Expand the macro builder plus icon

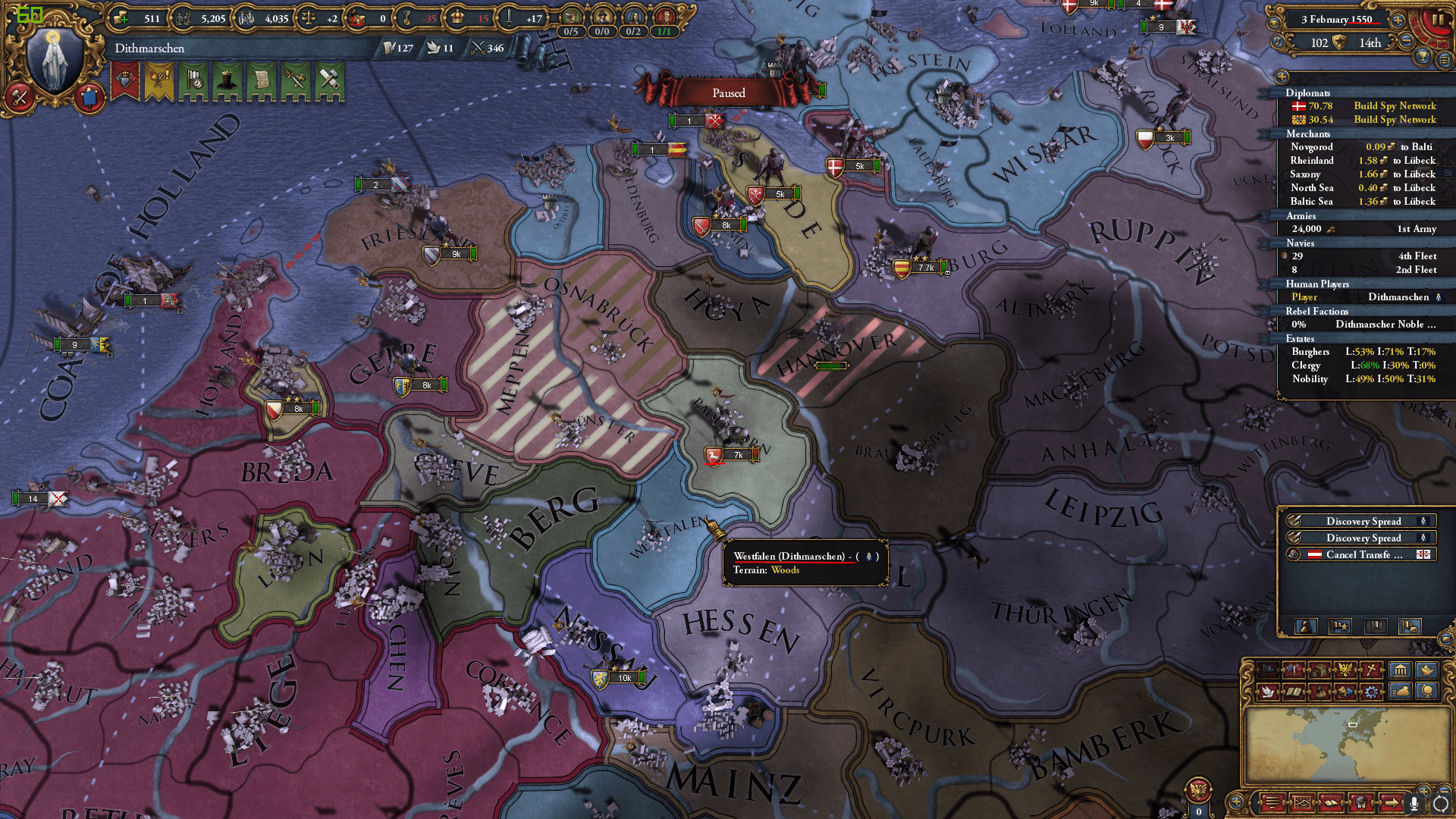tap(1236, 802)
